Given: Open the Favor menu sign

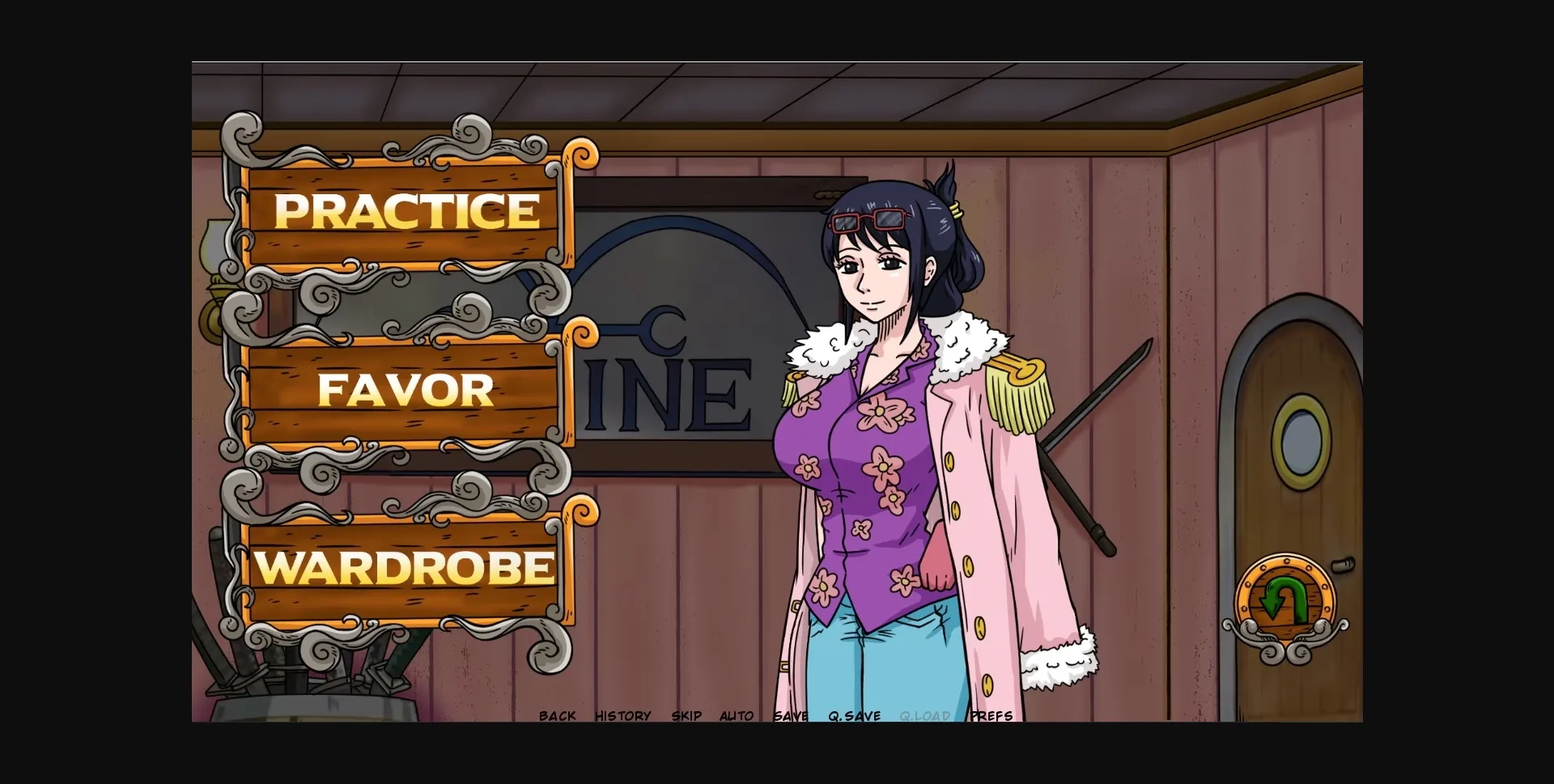Looking at the screenshot, I should coord(405,391).
